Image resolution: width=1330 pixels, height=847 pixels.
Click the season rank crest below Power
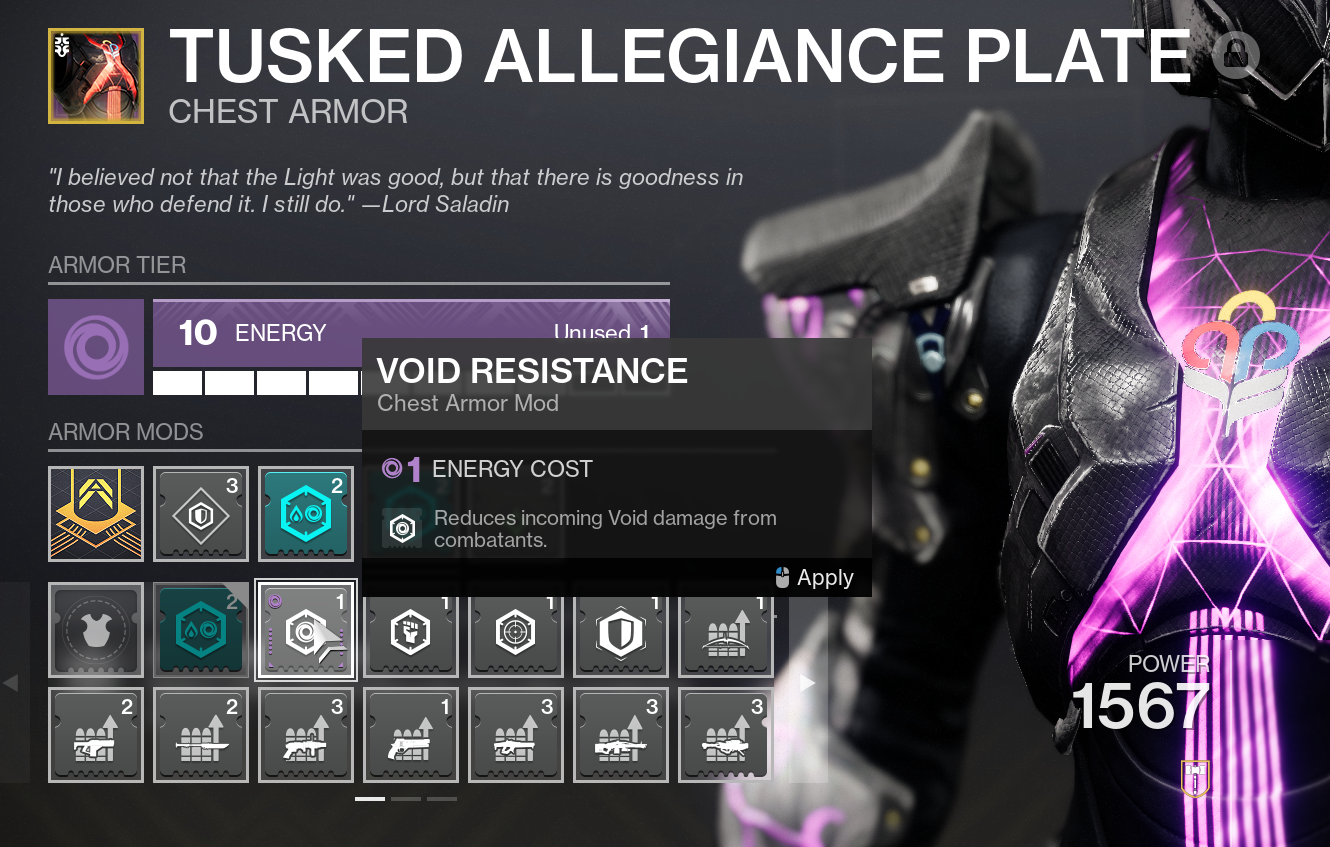(1194, 778)
